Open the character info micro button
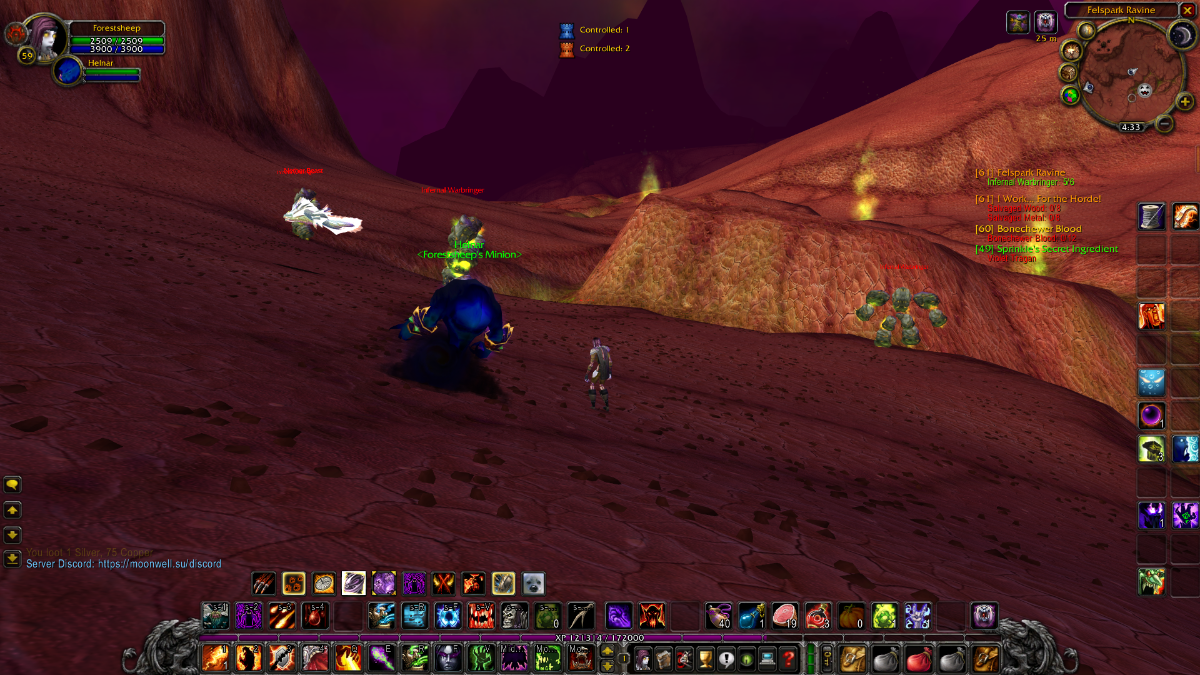 coord(640,658)
